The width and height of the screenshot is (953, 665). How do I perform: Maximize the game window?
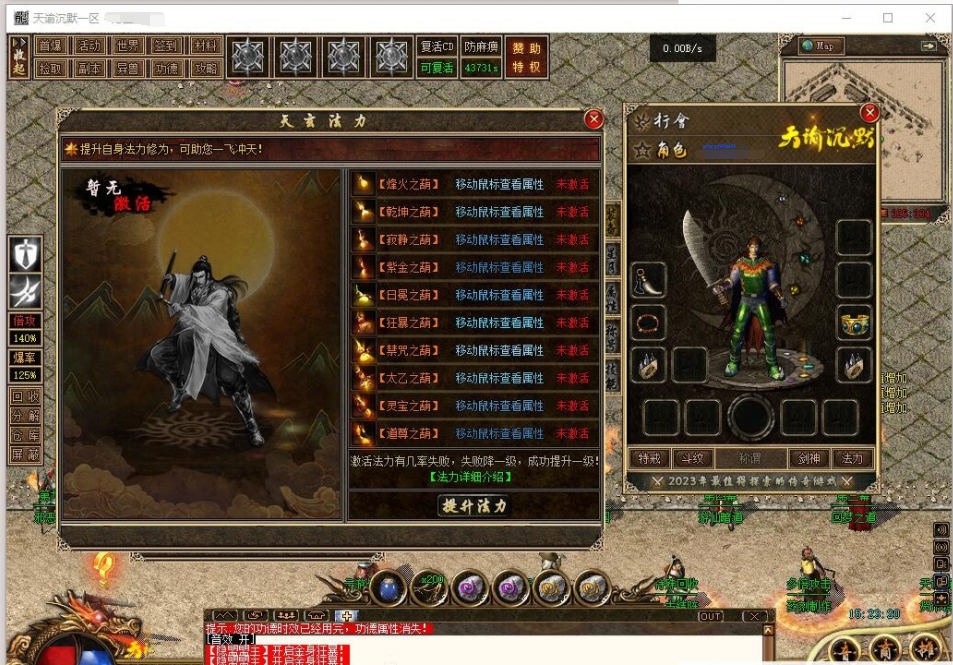point(888,18)
